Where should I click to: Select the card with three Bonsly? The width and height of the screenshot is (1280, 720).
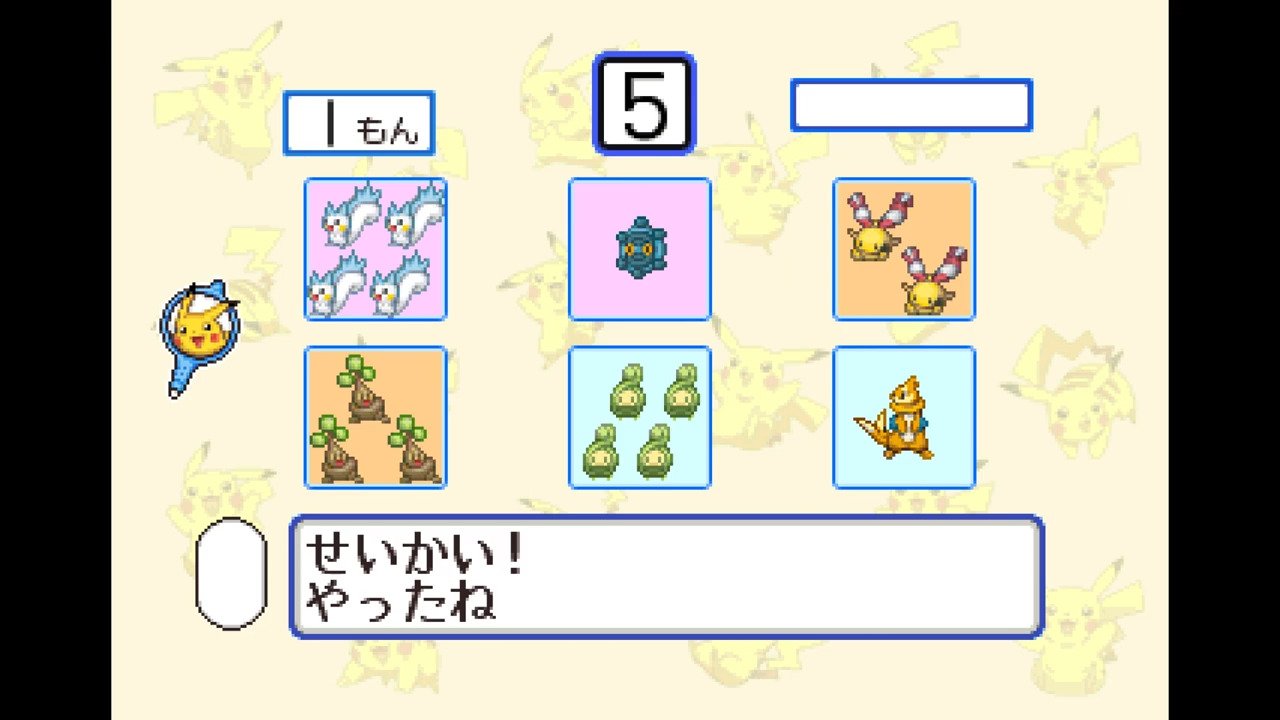point(375,417)
